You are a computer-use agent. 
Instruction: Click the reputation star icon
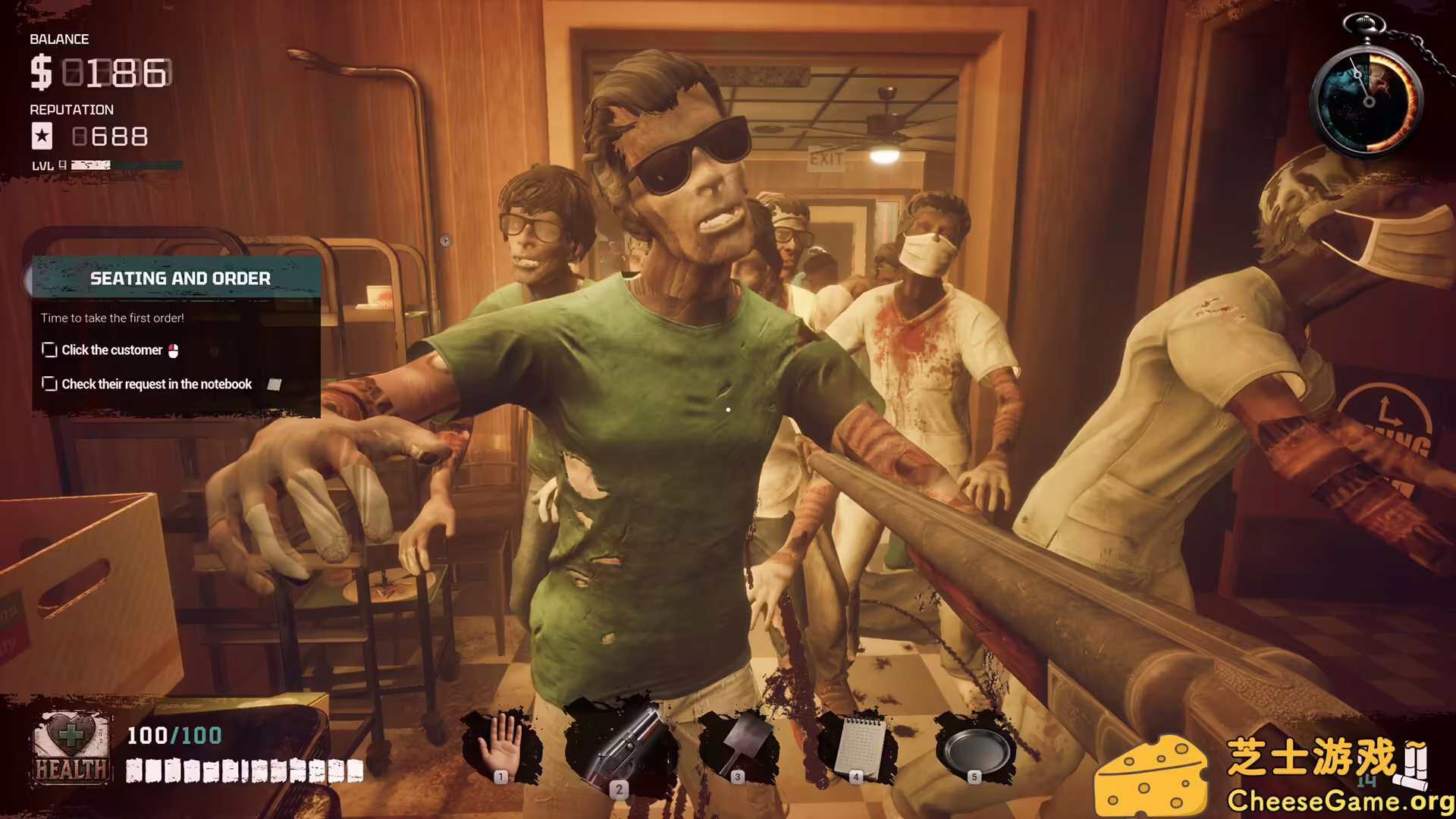tap(42, 136)
